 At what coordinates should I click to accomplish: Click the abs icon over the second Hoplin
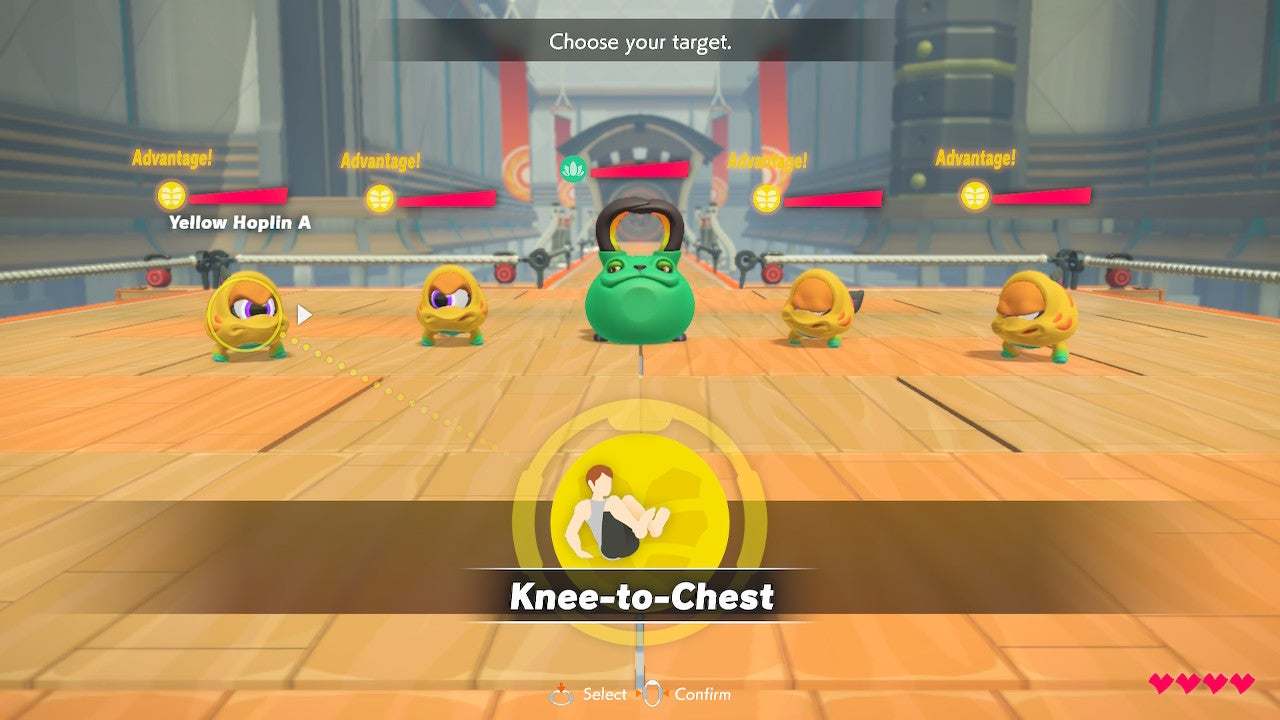(x=380, y=199)
